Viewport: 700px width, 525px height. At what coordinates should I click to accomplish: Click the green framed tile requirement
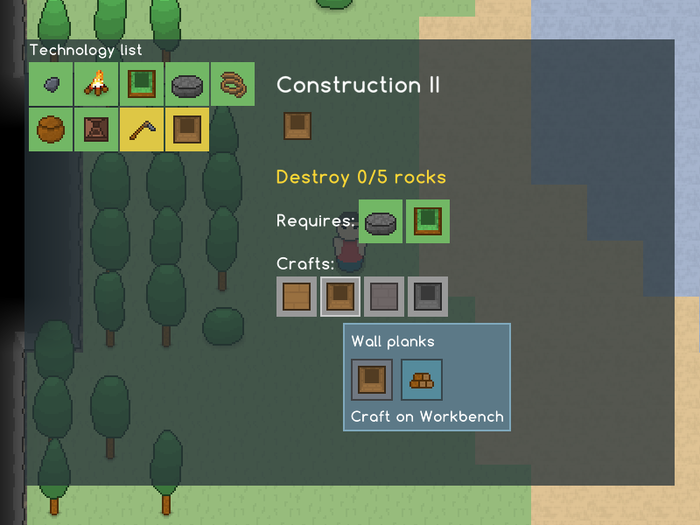pos(427,221)
